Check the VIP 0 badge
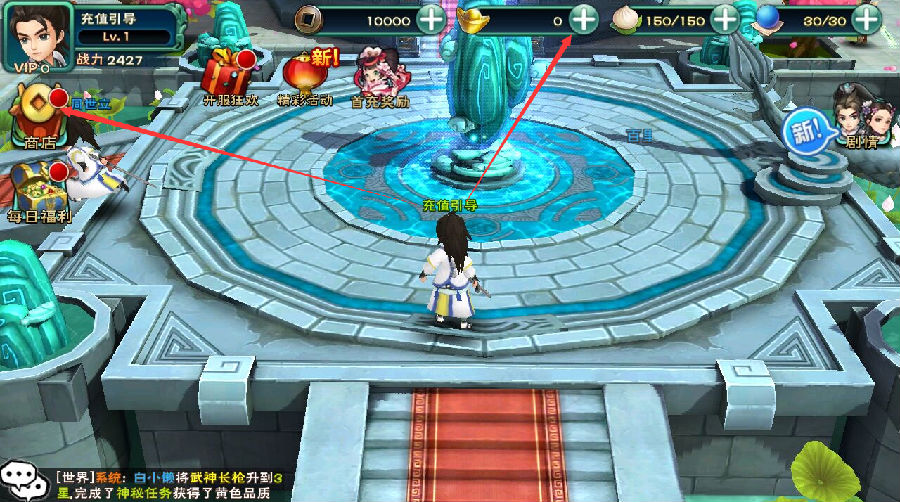The width and height of the screenshot is (900, 502). coord(31,67)
